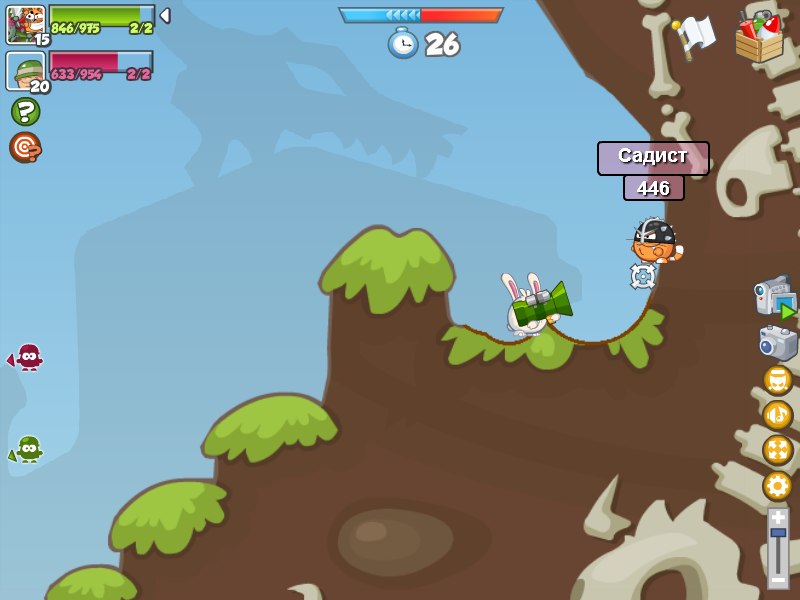Screen dimensions: 800x600
Task: Zoom out with the minus button
Action: [778, 579]
